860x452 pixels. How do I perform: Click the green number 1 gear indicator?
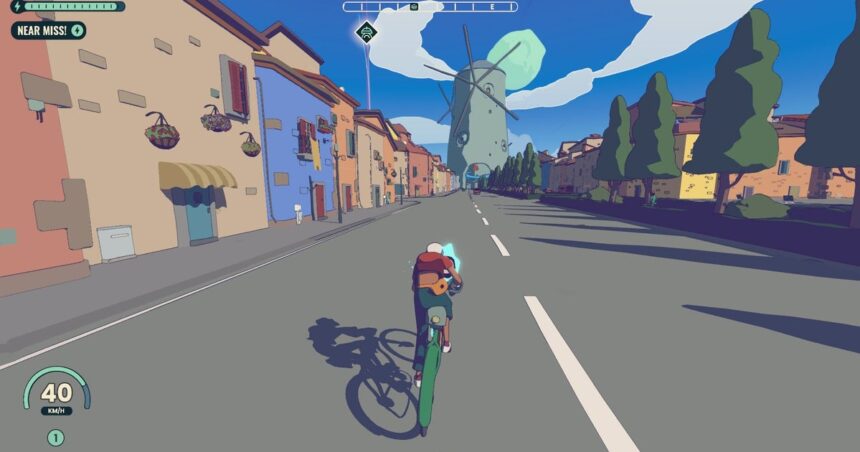point(55,437)
